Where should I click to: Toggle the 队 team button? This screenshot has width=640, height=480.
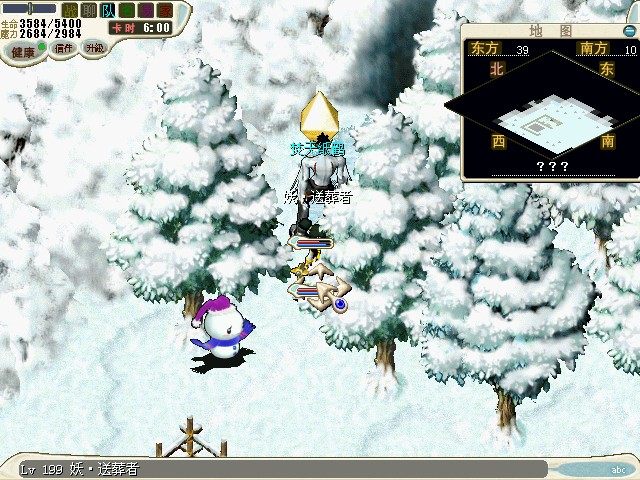coord(108,10)
